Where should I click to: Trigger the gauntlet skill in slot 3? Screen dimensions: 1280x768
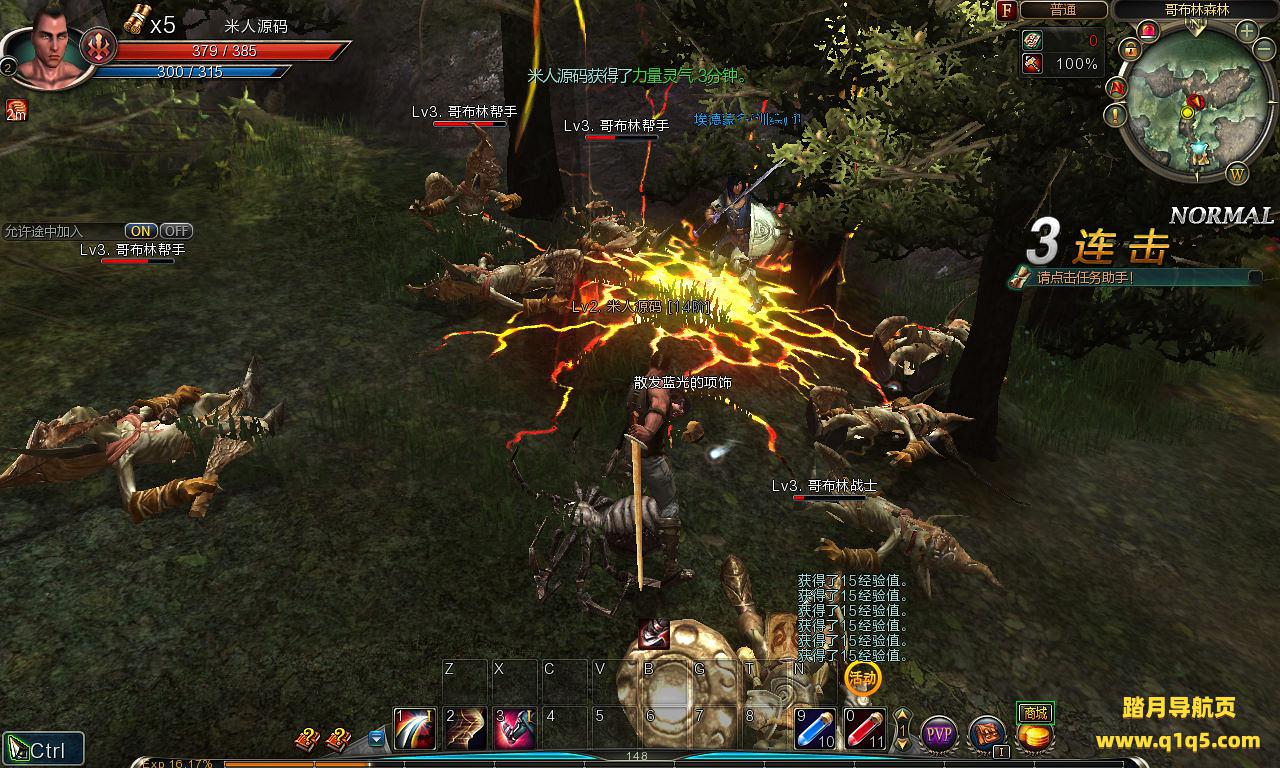tap(514, 729)
